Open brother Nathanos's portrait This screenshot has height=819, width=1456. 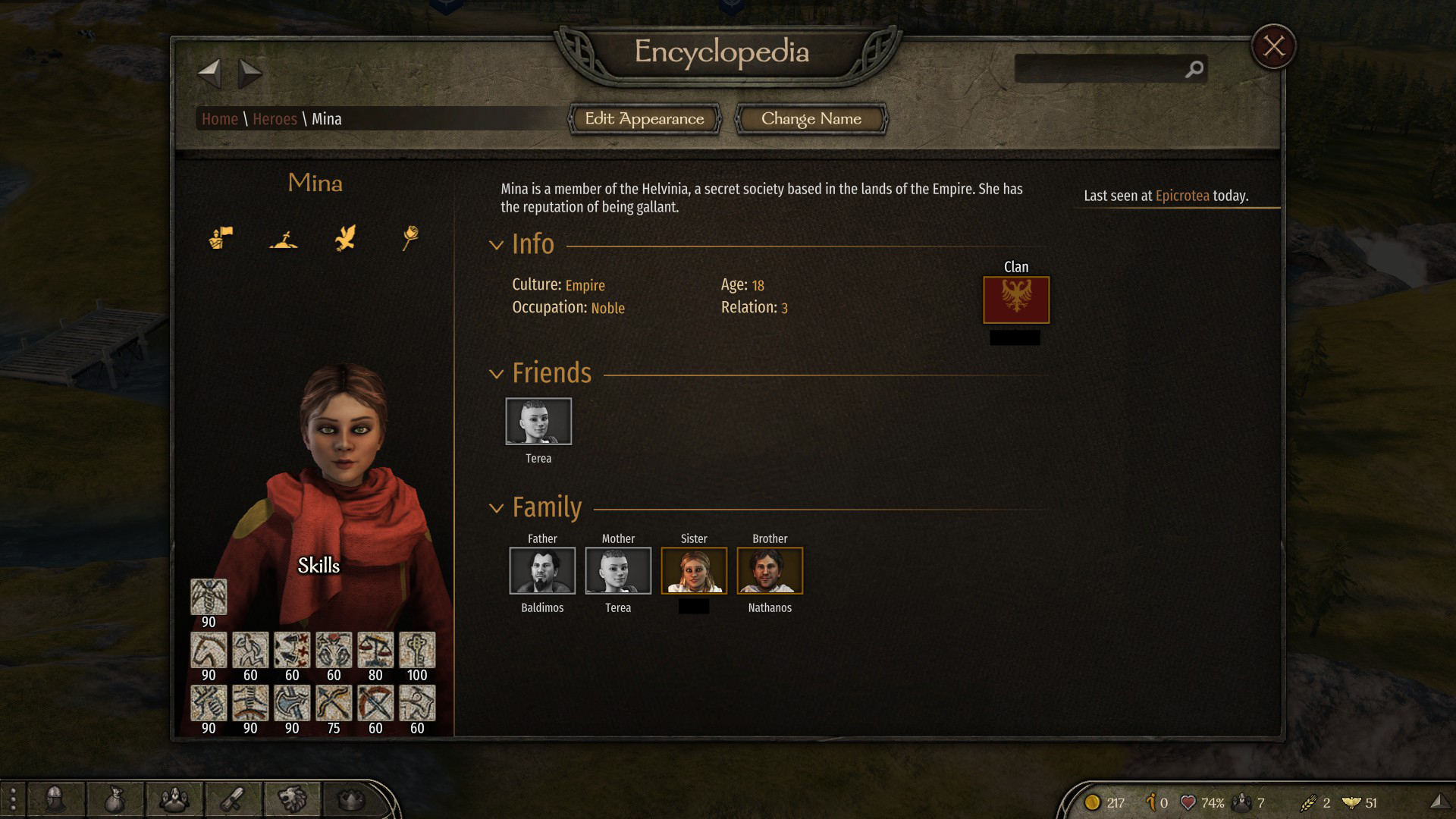770,570
